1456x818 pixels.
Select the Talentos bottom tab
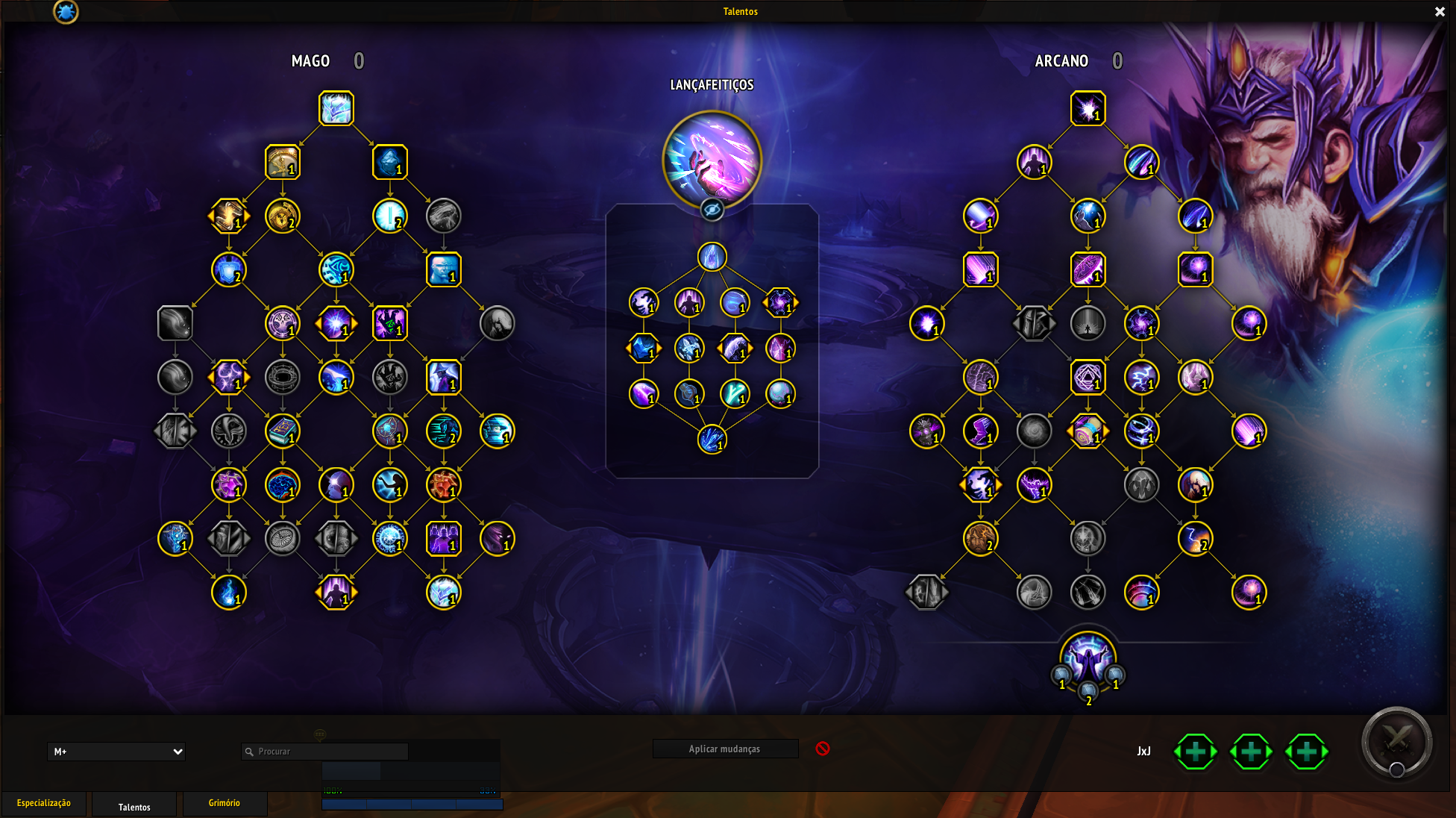(134, 807)
